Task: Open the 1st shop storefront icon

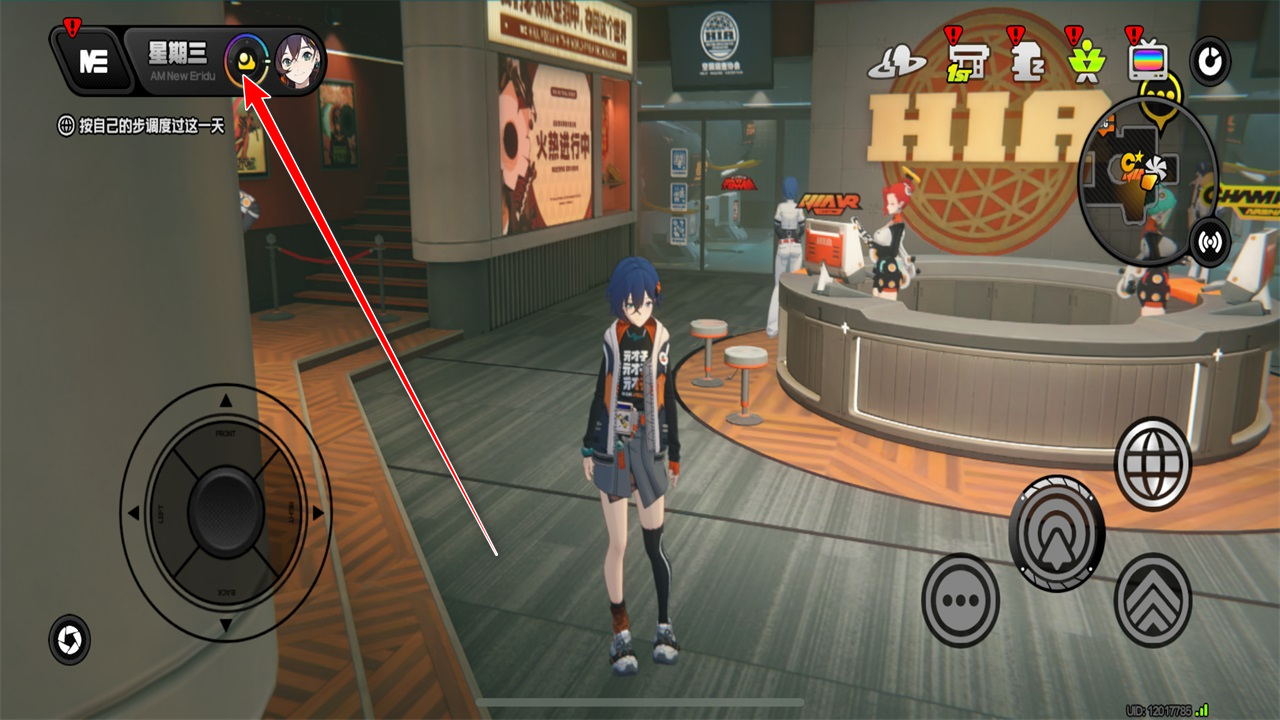Action: pyautogui.click(x=965, y=63)
